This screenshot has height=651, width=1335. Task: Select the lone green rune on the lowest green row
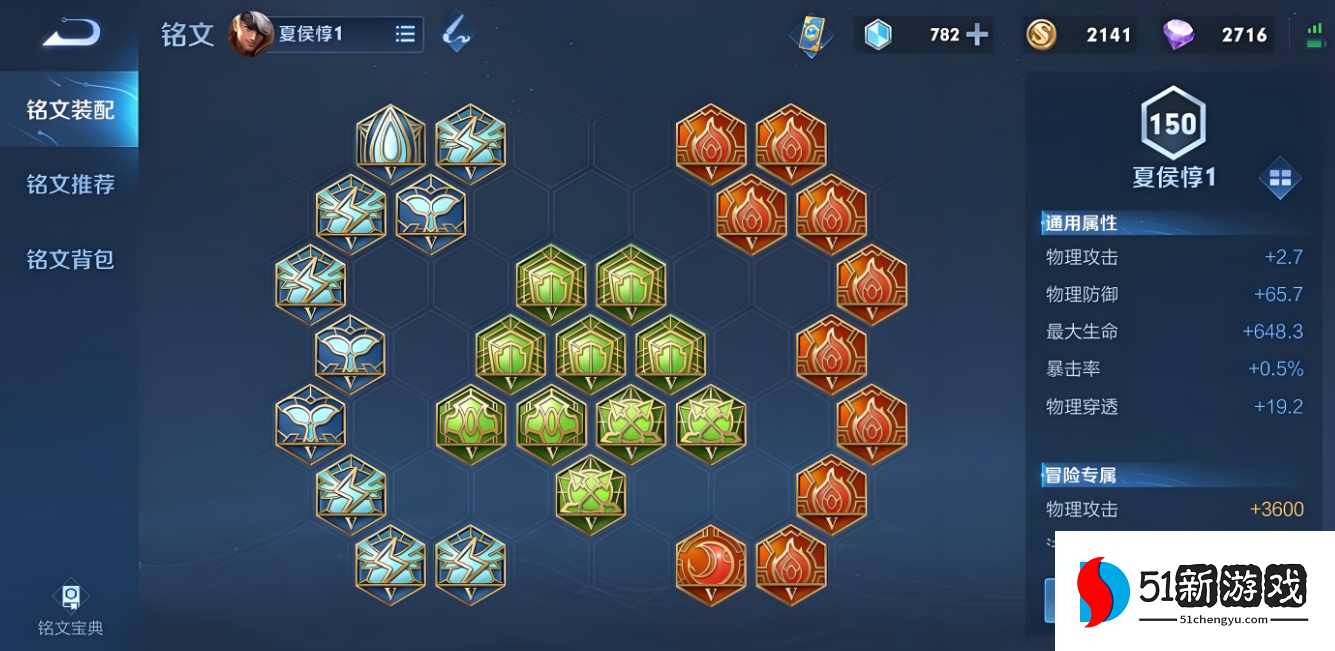(x=591, y=494)
